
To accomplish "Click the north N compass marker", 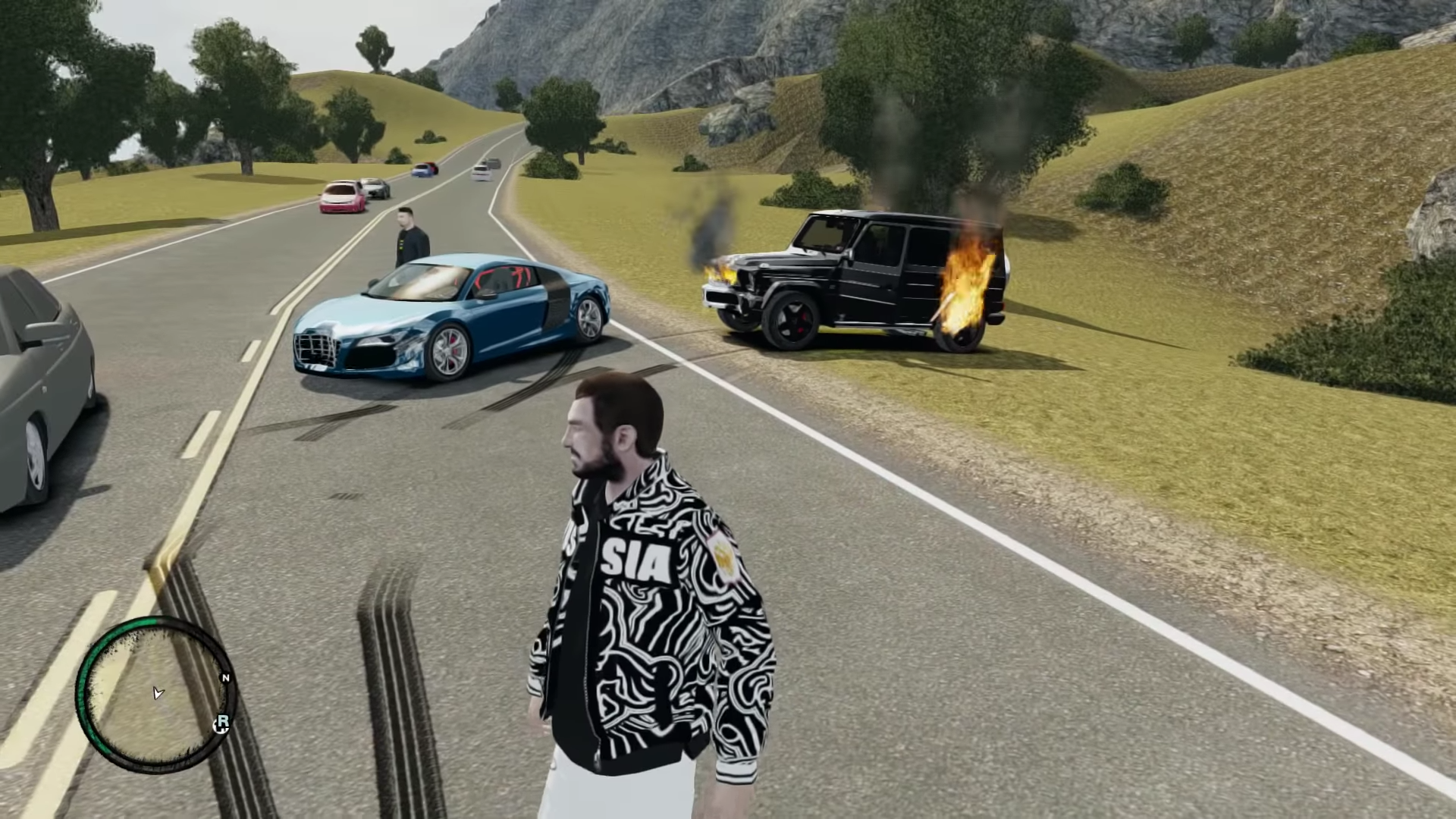I will coord(225,678).
